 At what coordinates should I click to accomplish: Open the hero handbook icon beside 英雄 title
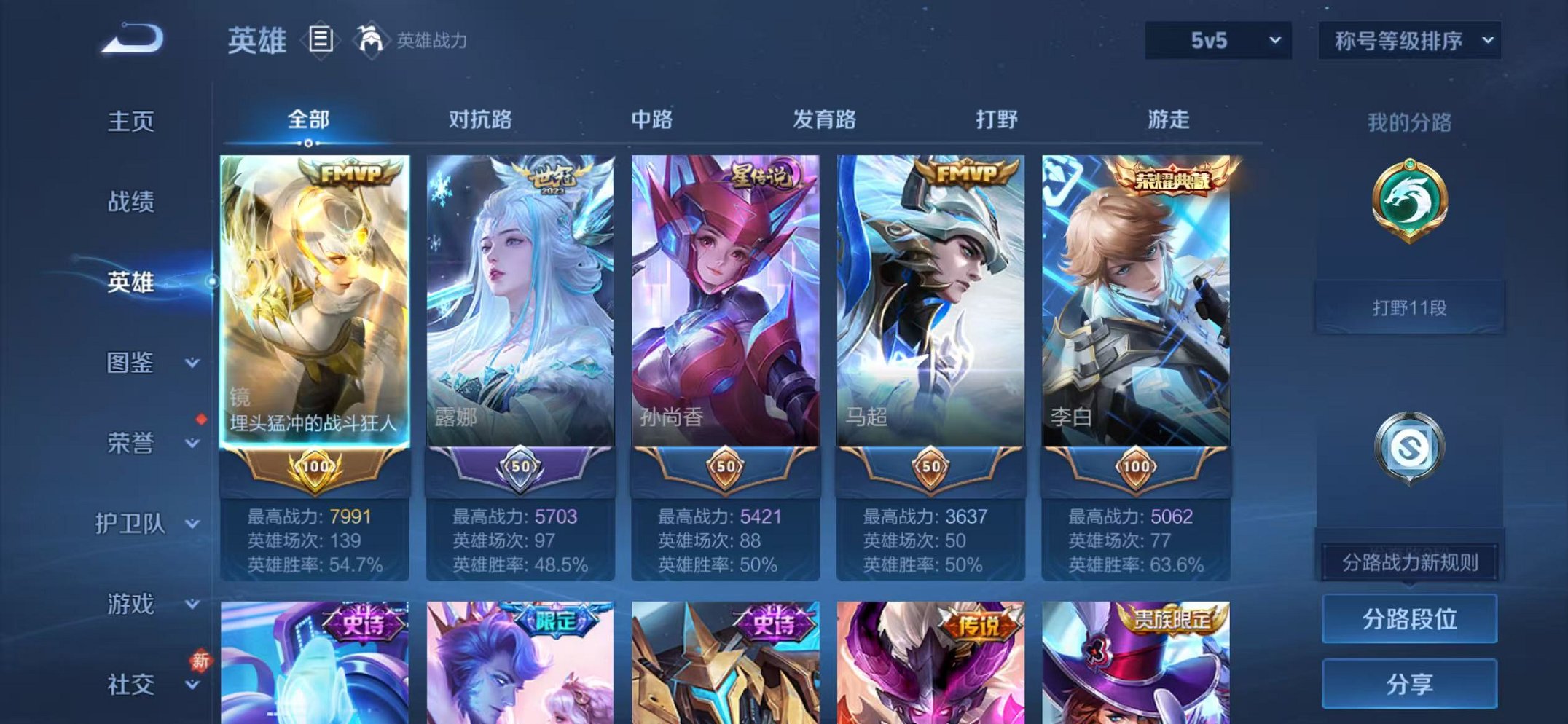point(319,40)
